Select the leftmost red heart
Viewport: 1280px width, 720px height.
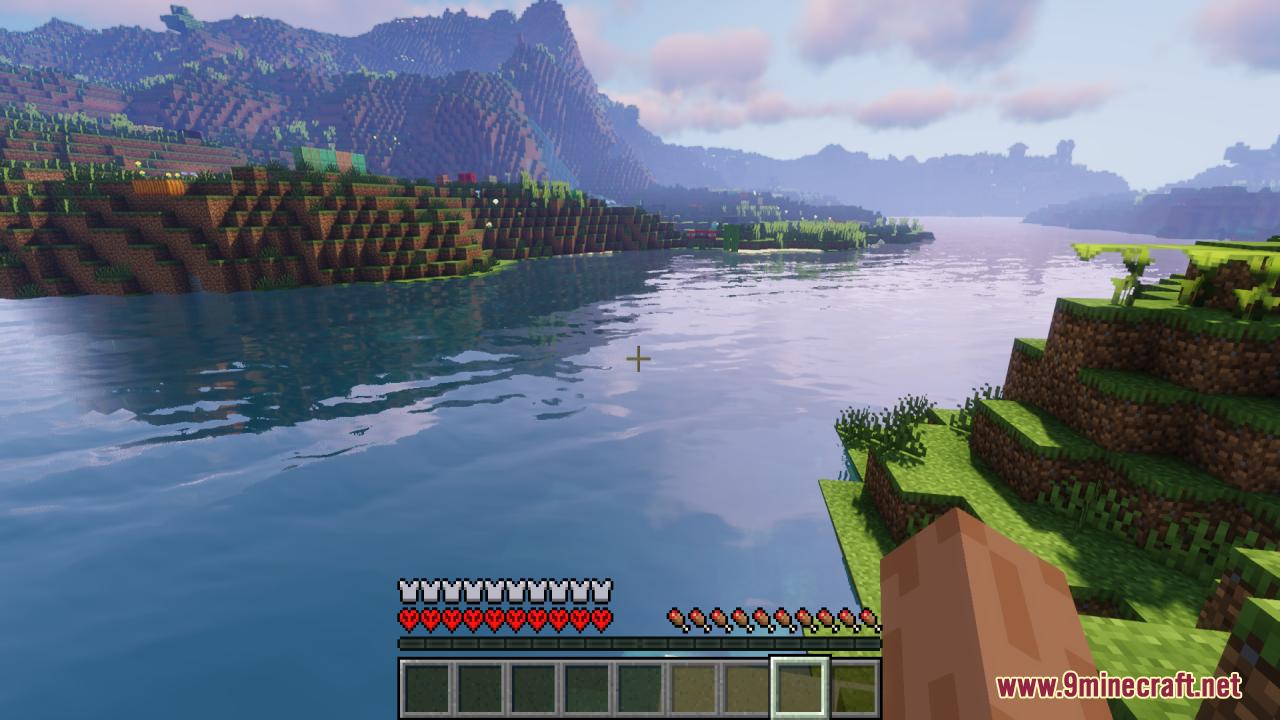405,617
